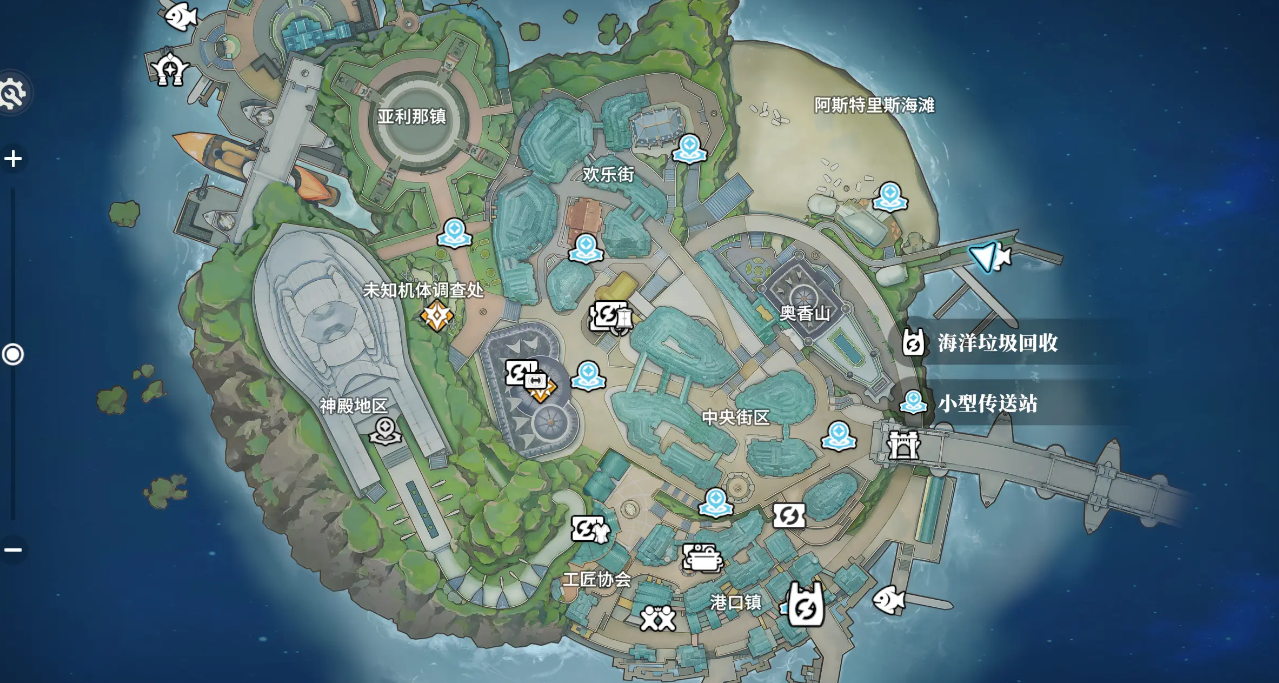Select the teleport marker on 阿斯特里斯海滩 beach
This screenshot has width=1279, height=683.
click(x=889, y=197)
